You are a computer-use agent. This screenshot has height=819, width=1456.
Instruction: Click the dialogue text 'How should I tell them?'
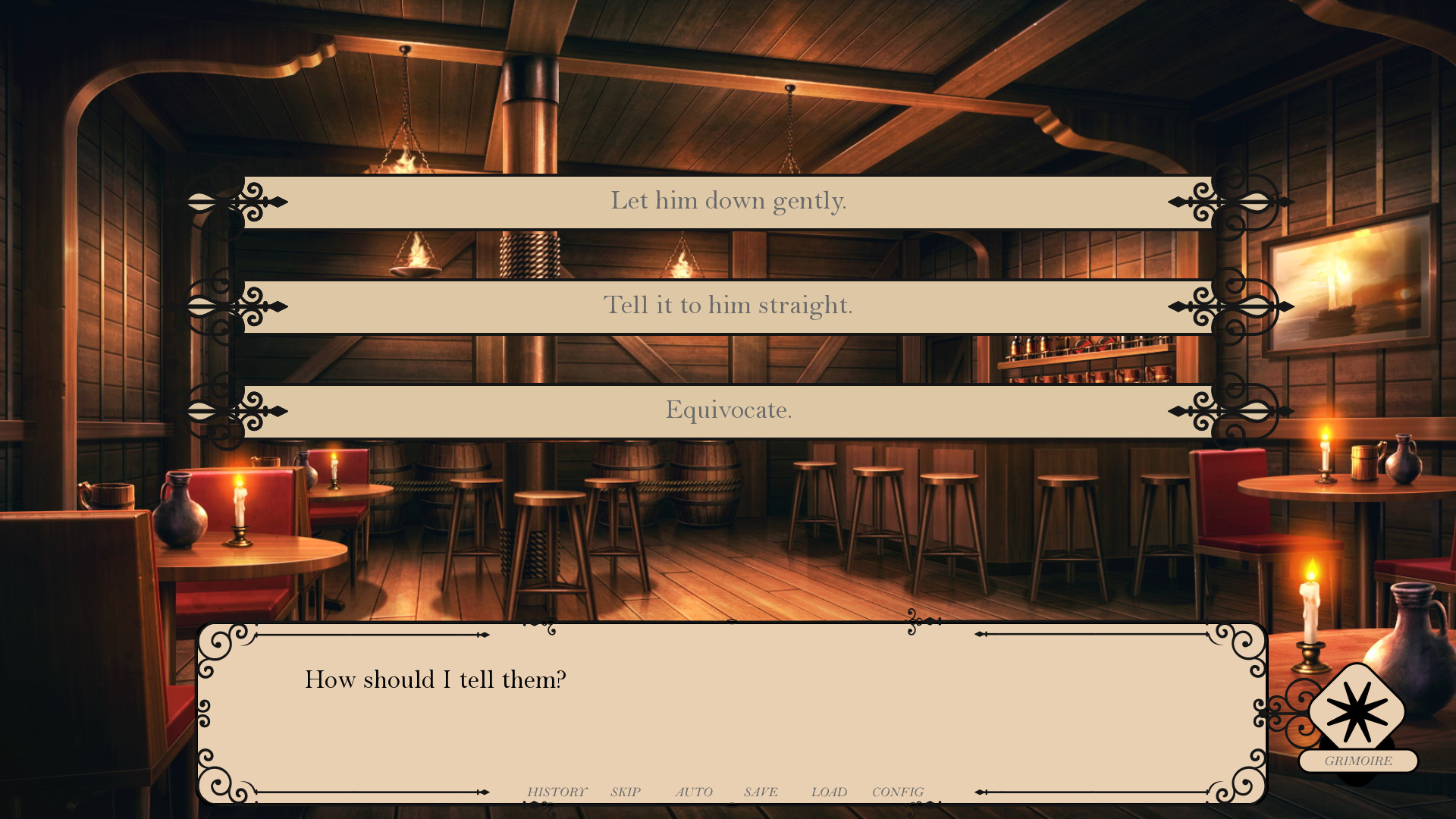coord(435,679)
